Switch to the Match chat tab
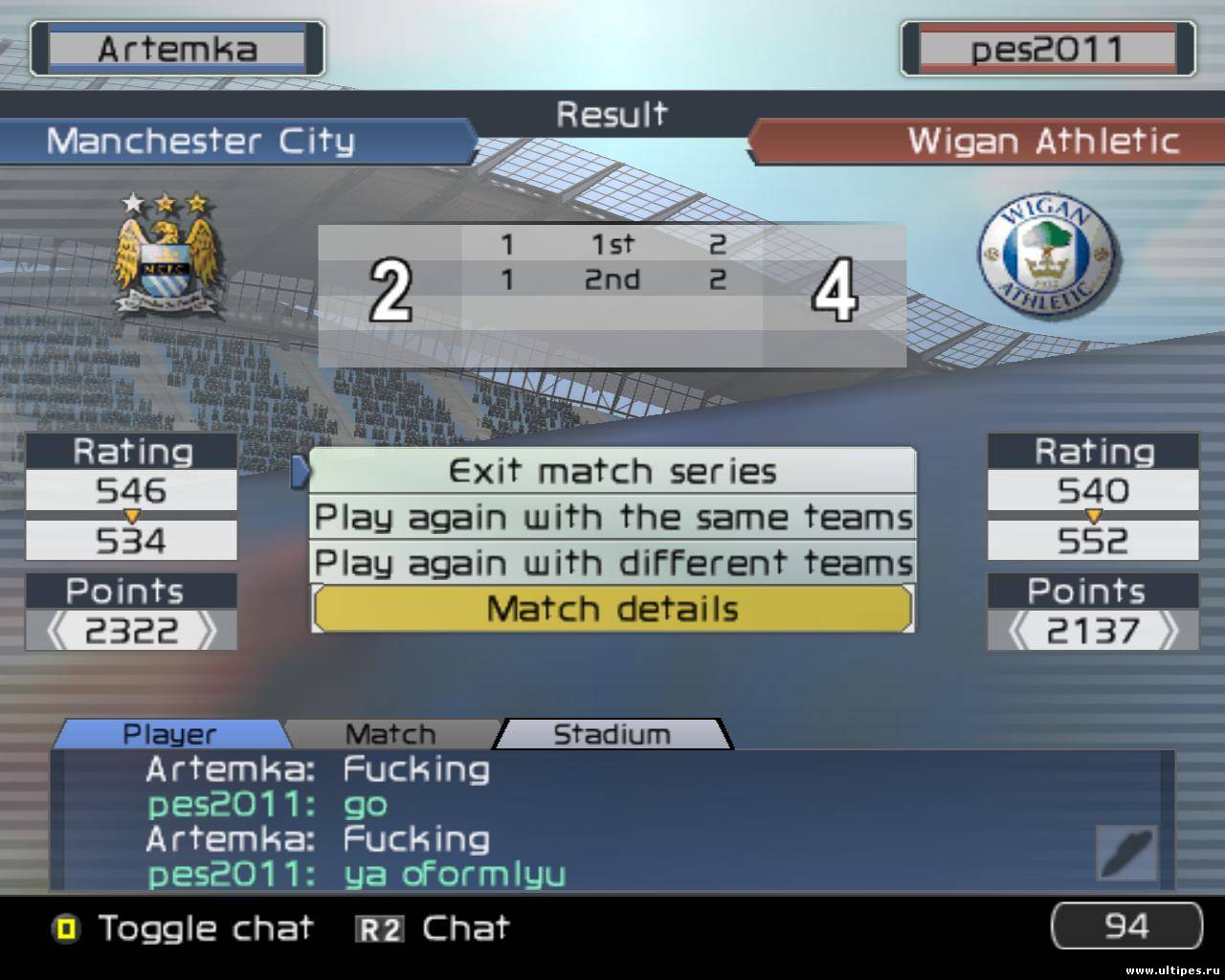The width and height of the screenshot is (1225, 980). [x=390, y=734]
